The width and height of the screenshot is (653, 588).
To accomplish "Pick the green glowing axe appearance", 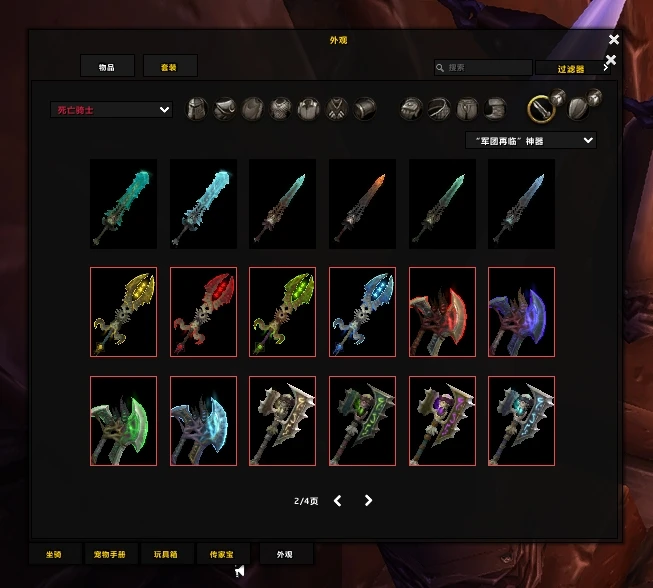I will 123,421.
